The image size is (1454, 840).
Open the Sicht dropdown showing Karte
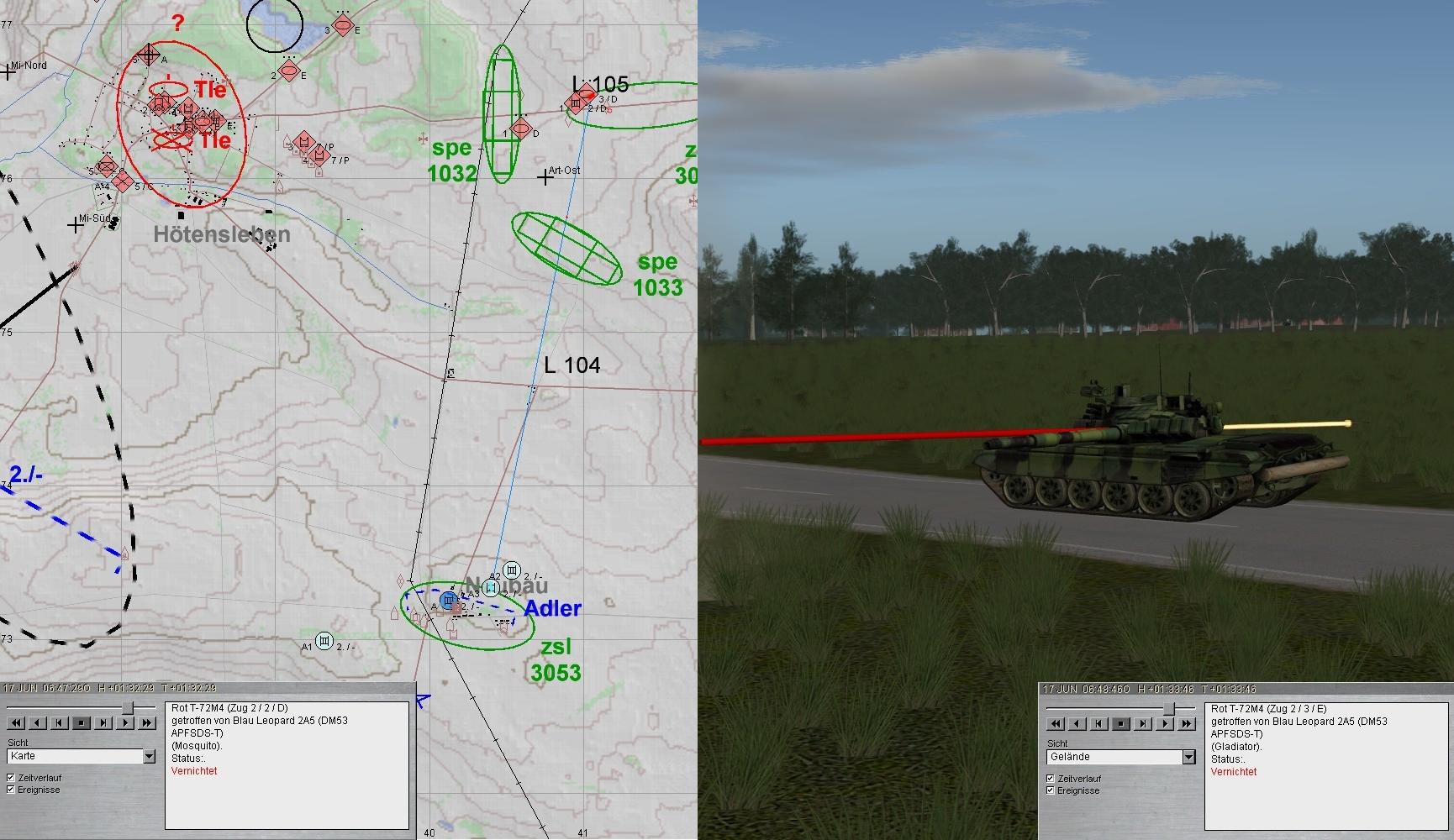tap(149, 757)
